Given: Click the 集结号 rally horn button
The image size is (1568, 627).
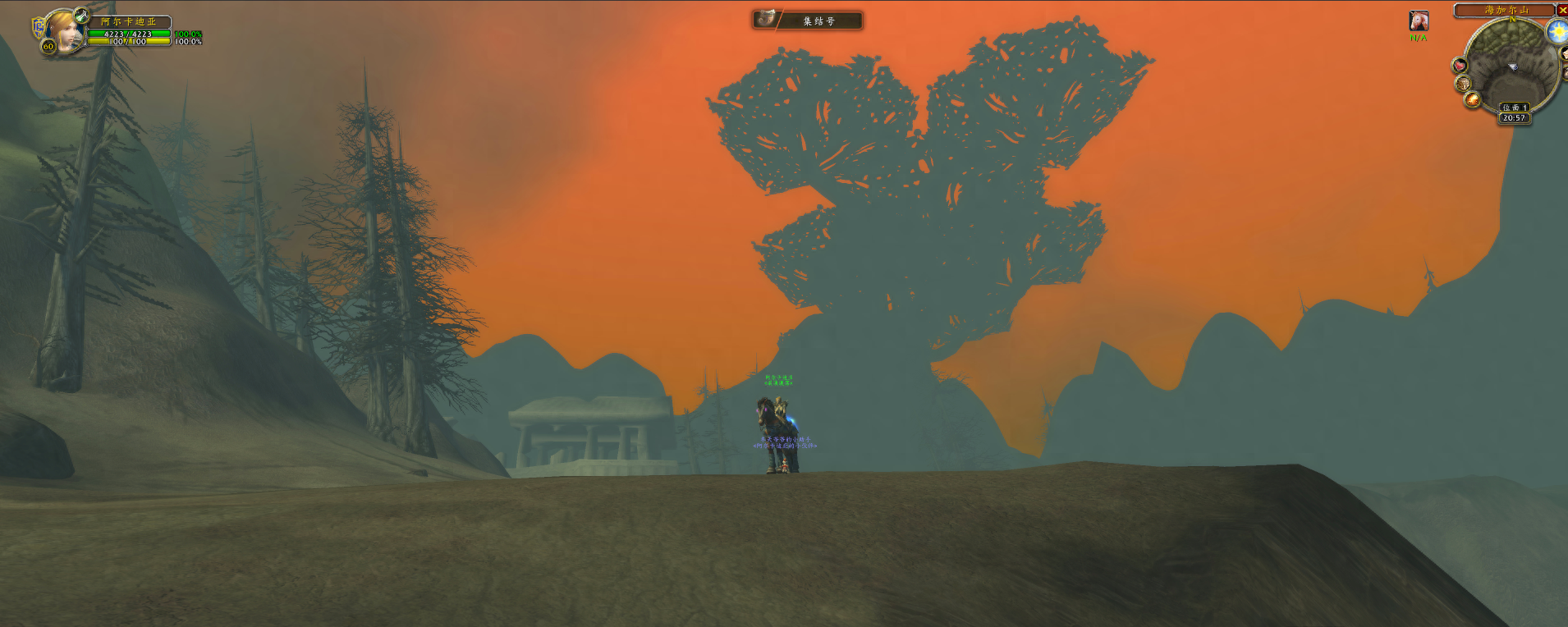Looking at the screenshot, I should coord(808,20).
